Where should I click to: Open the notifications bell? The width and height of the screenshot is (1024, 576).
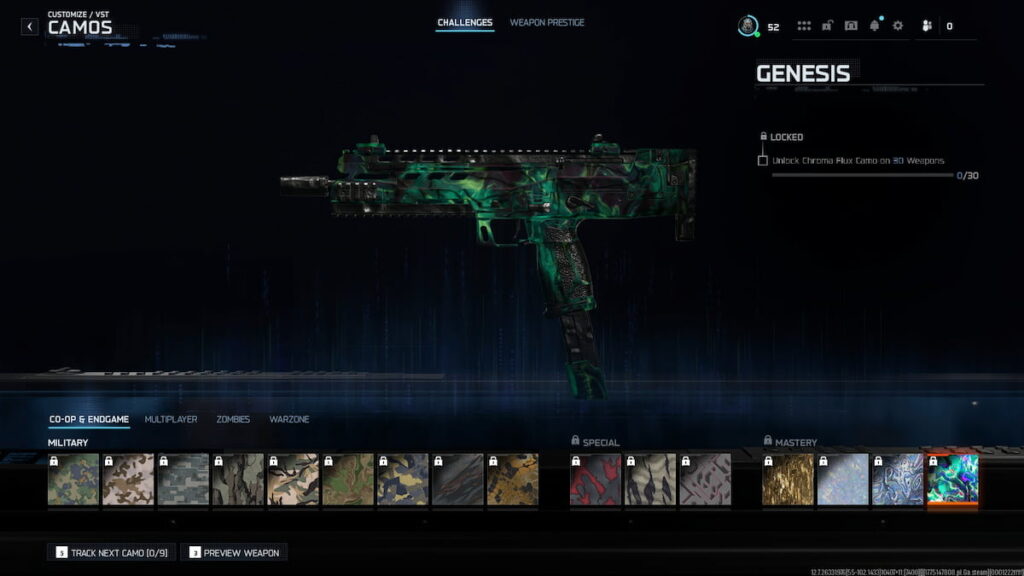(875, 26)
